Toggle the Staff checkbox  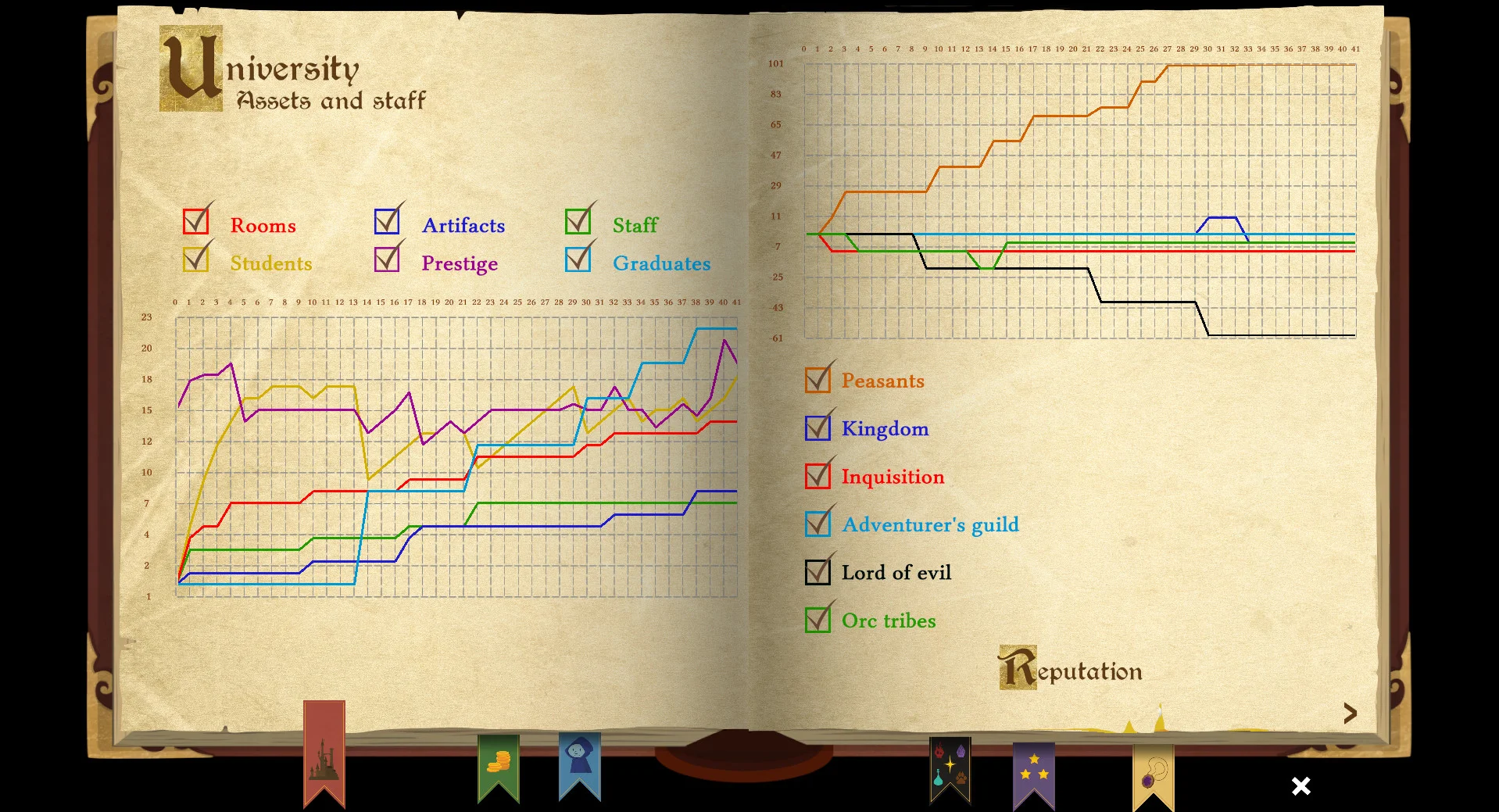point(578,223)
